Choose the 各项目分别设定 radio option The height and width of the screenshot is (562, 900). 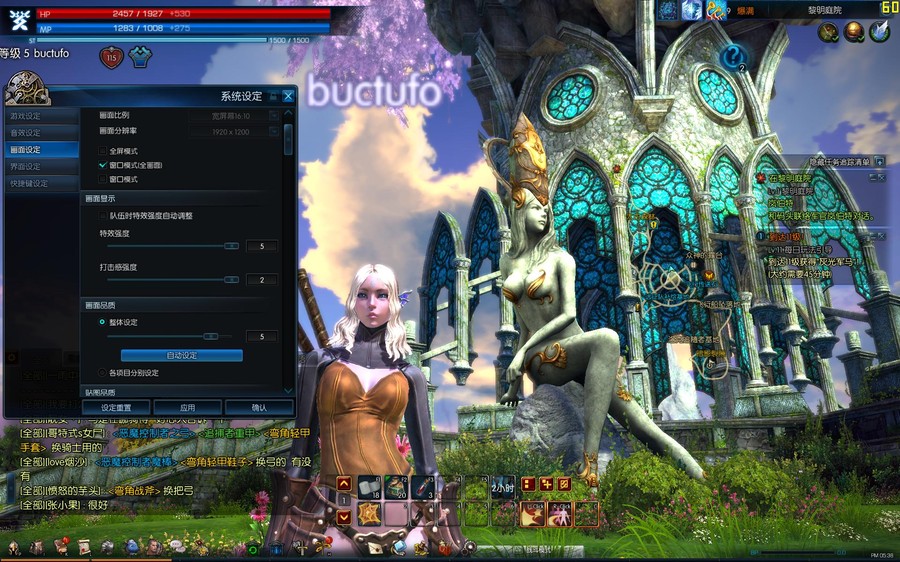tap(103, 373)
